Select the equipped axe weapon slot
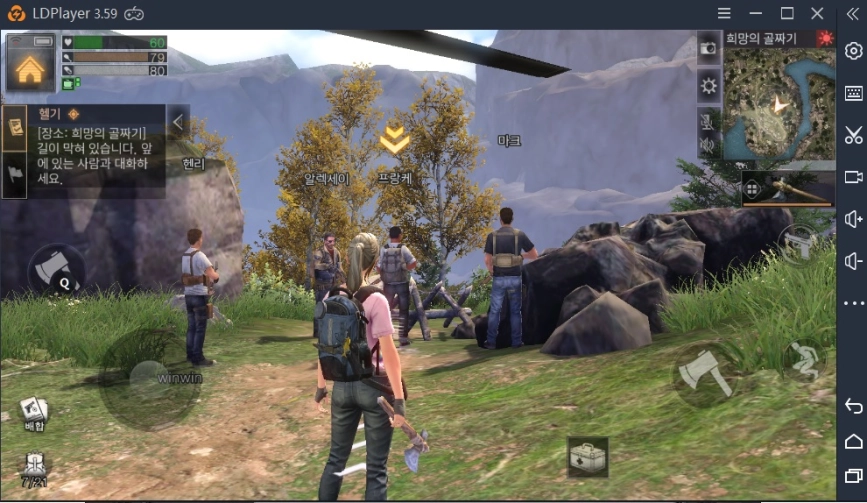 (x=787, y=190)
